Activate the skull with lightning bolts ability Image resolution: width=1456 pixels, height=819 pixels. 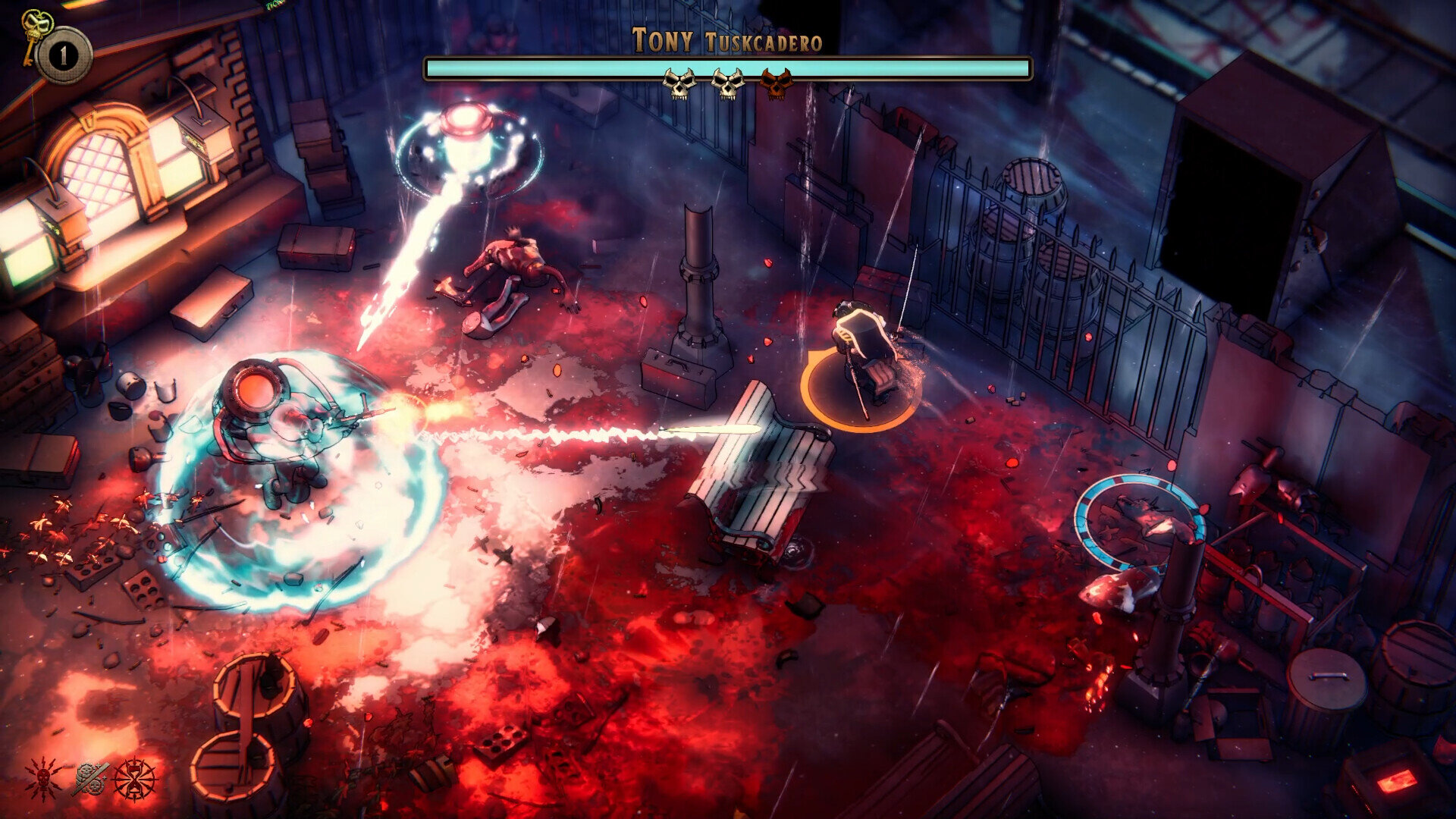(44, 779)
